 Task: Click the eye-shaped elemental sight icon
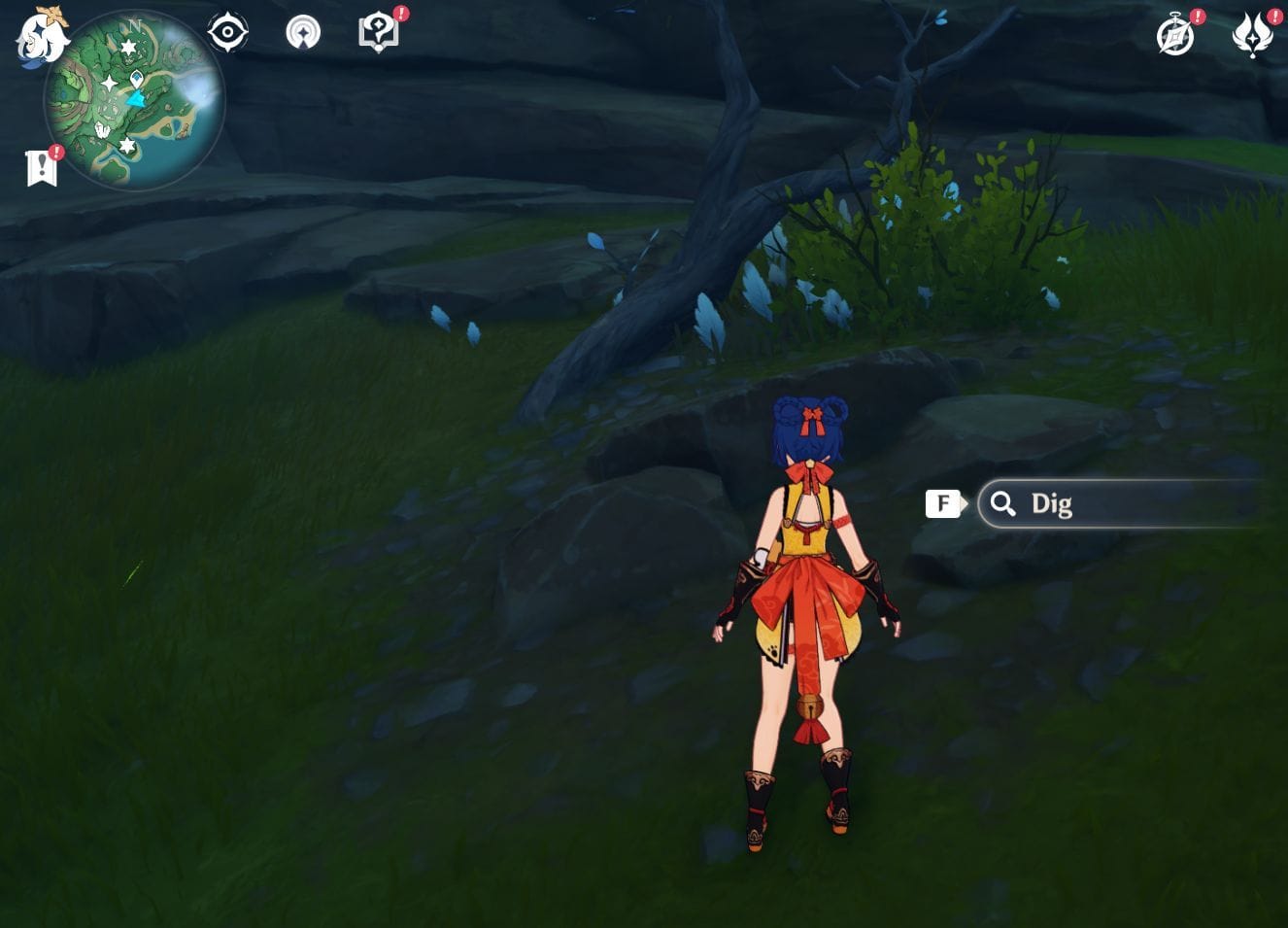click(227, 33)
